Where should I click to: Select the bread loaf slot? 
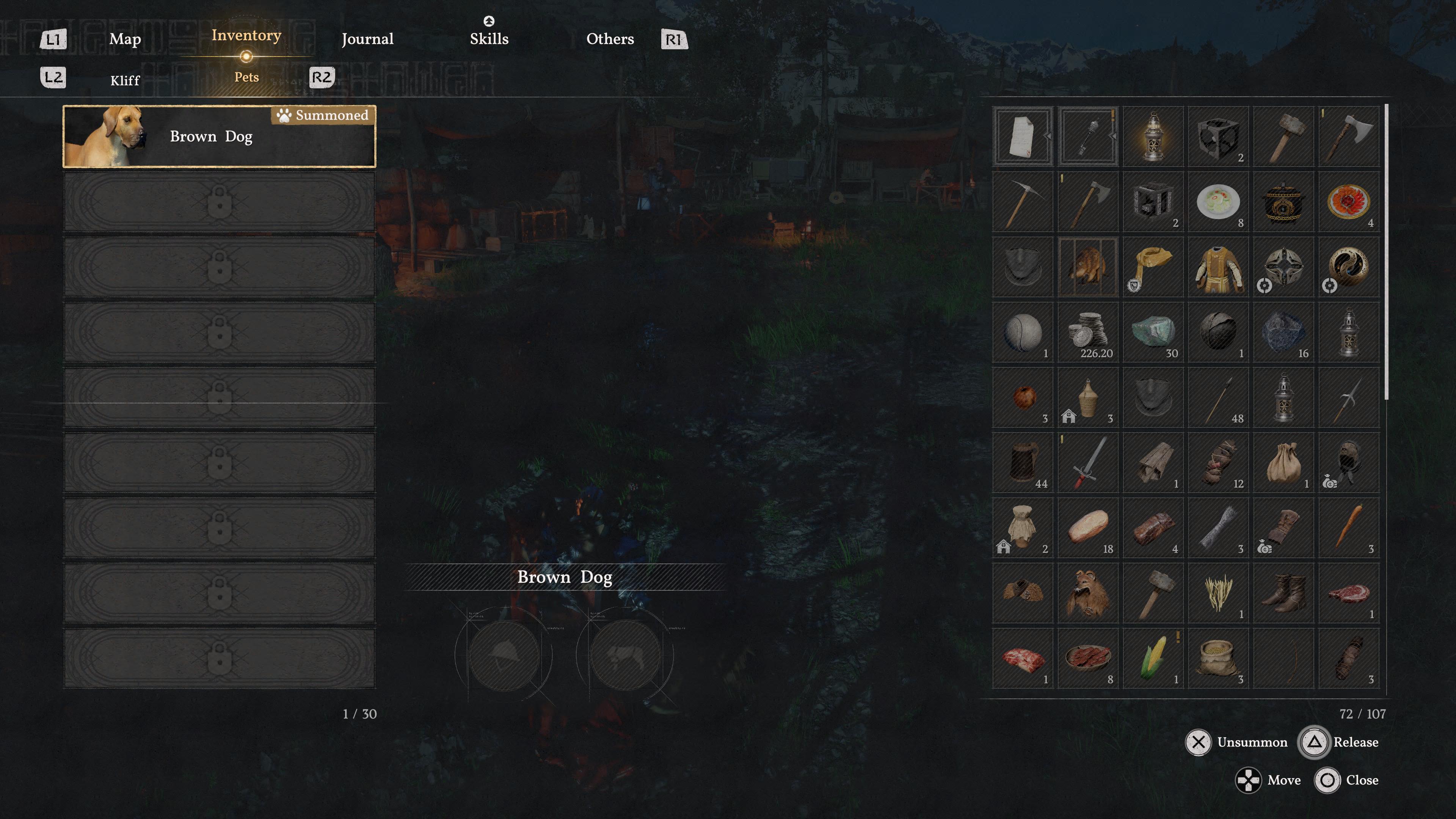coord(1088,528)
